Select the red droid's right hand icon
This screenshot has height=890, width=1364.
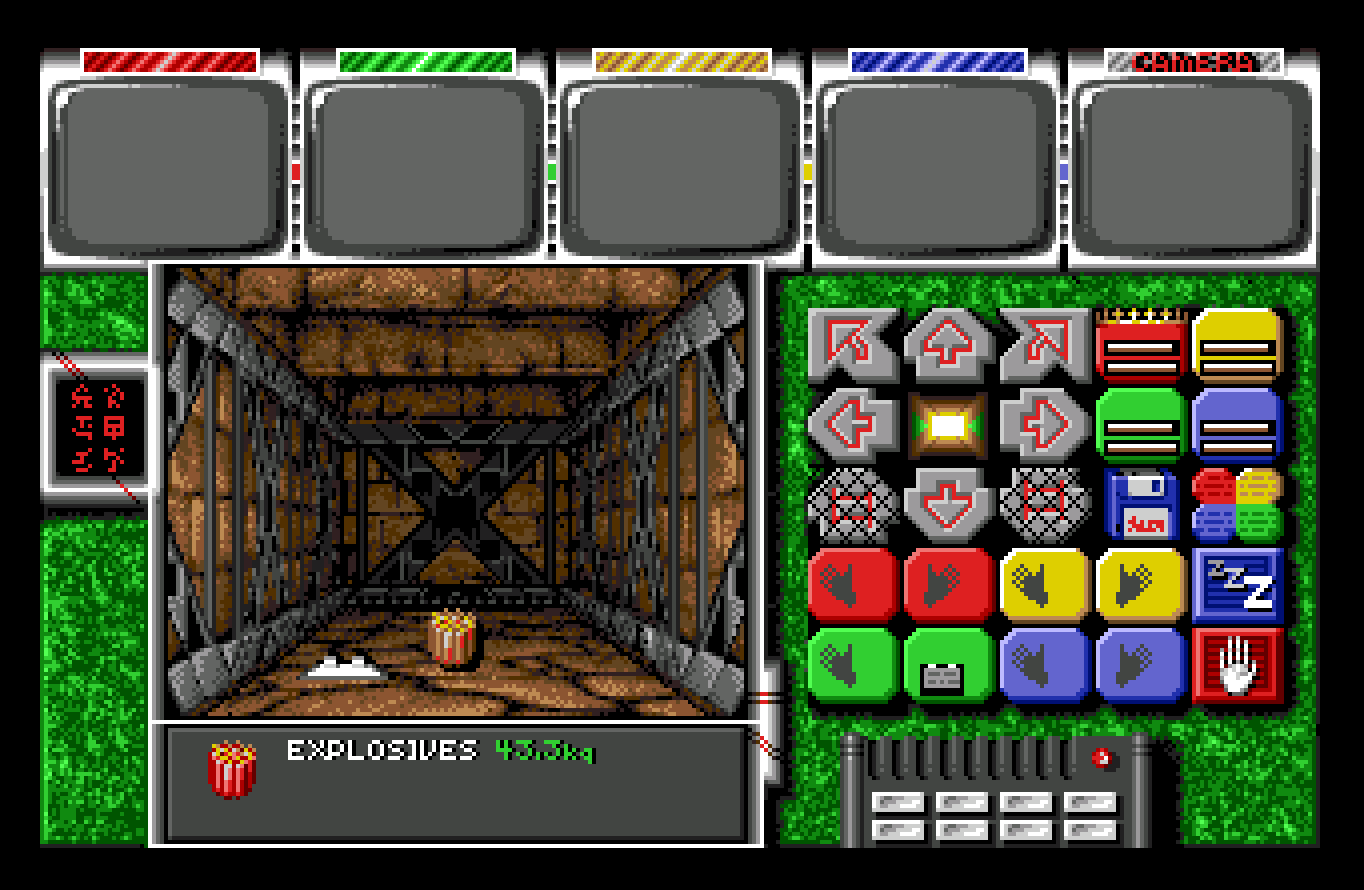click(x=947, y=588)
